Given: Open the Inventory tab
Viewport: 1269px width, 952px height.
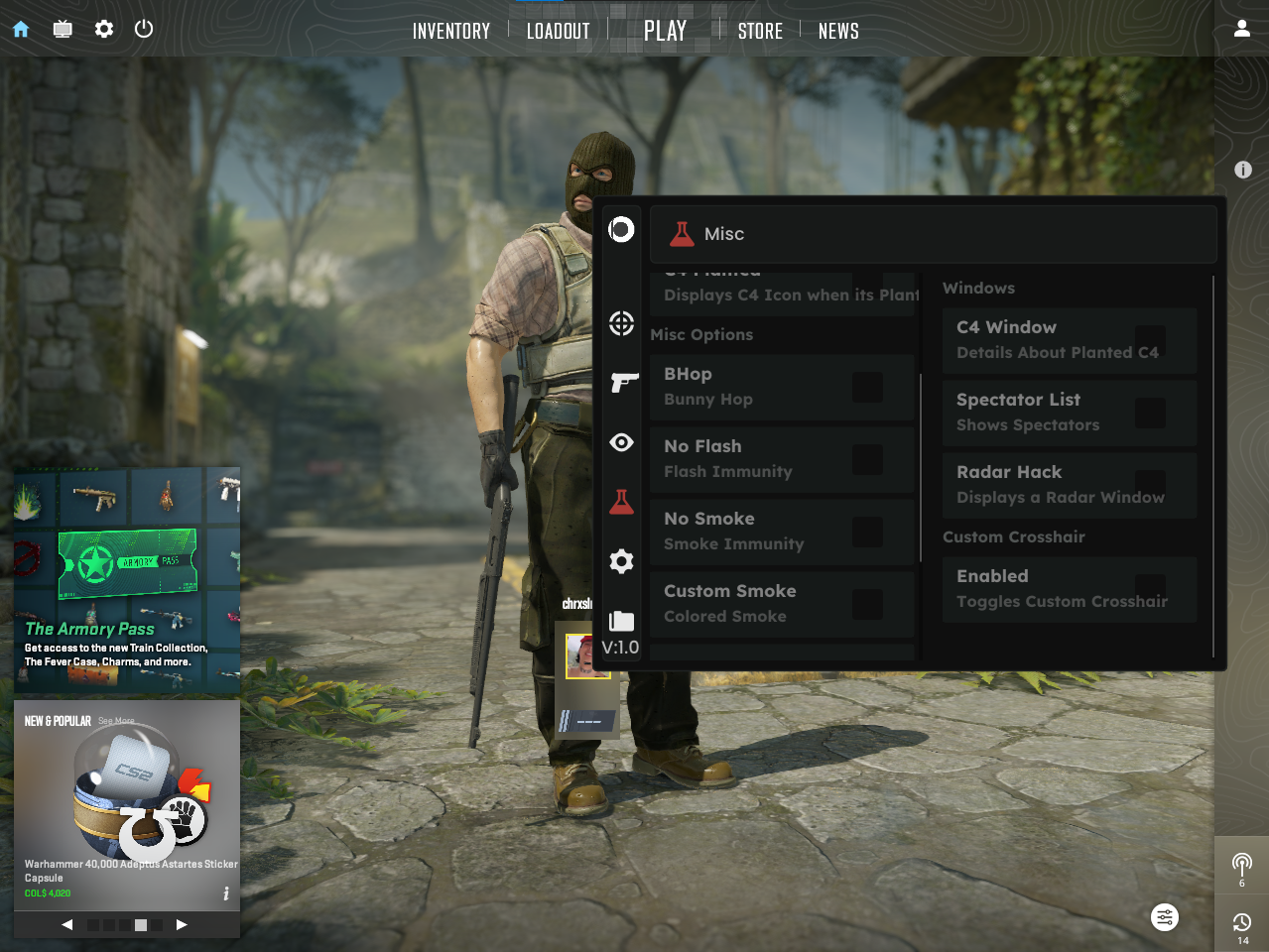Looking at the screenshot, I should coord(451,31).
